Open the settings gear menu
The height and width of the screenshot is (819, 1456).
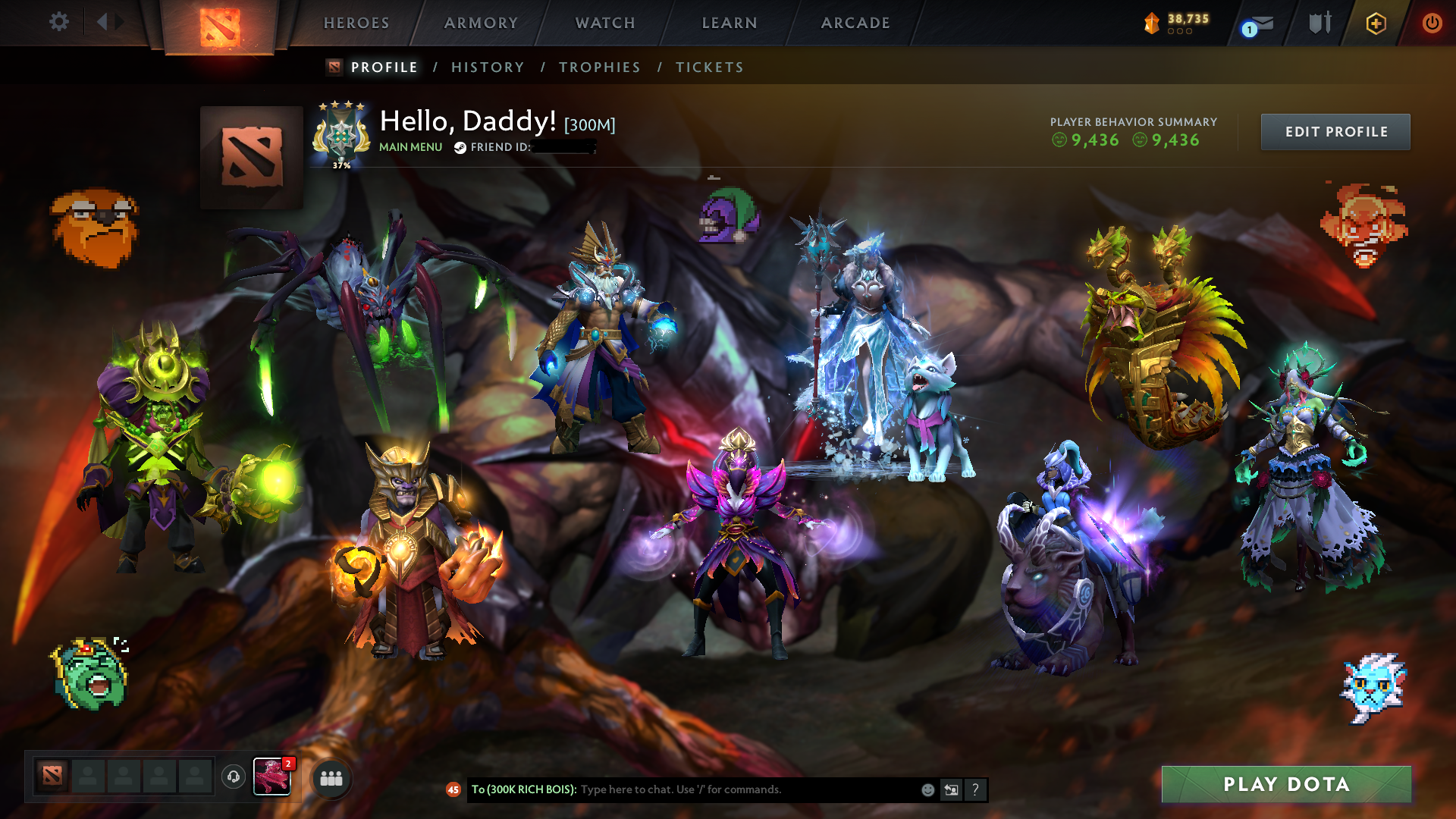click(59, 23)
